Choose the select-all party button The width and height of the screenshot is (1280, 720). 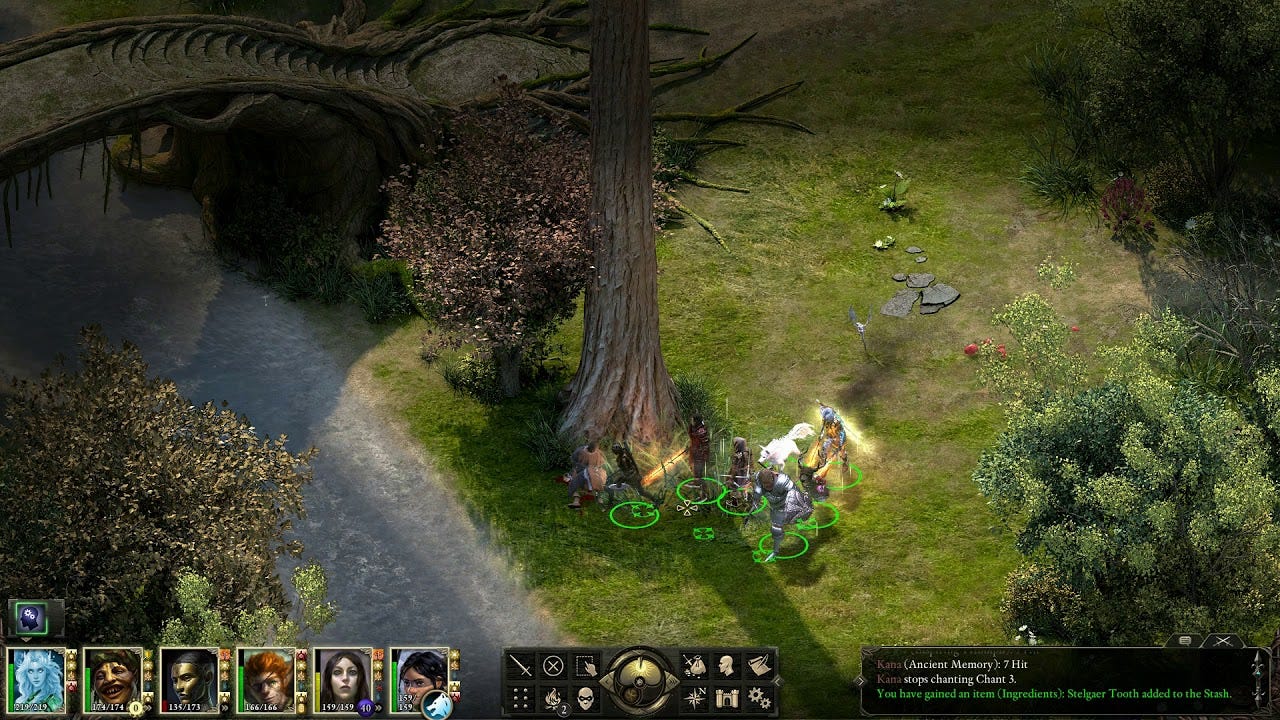(x=586, y=666)
